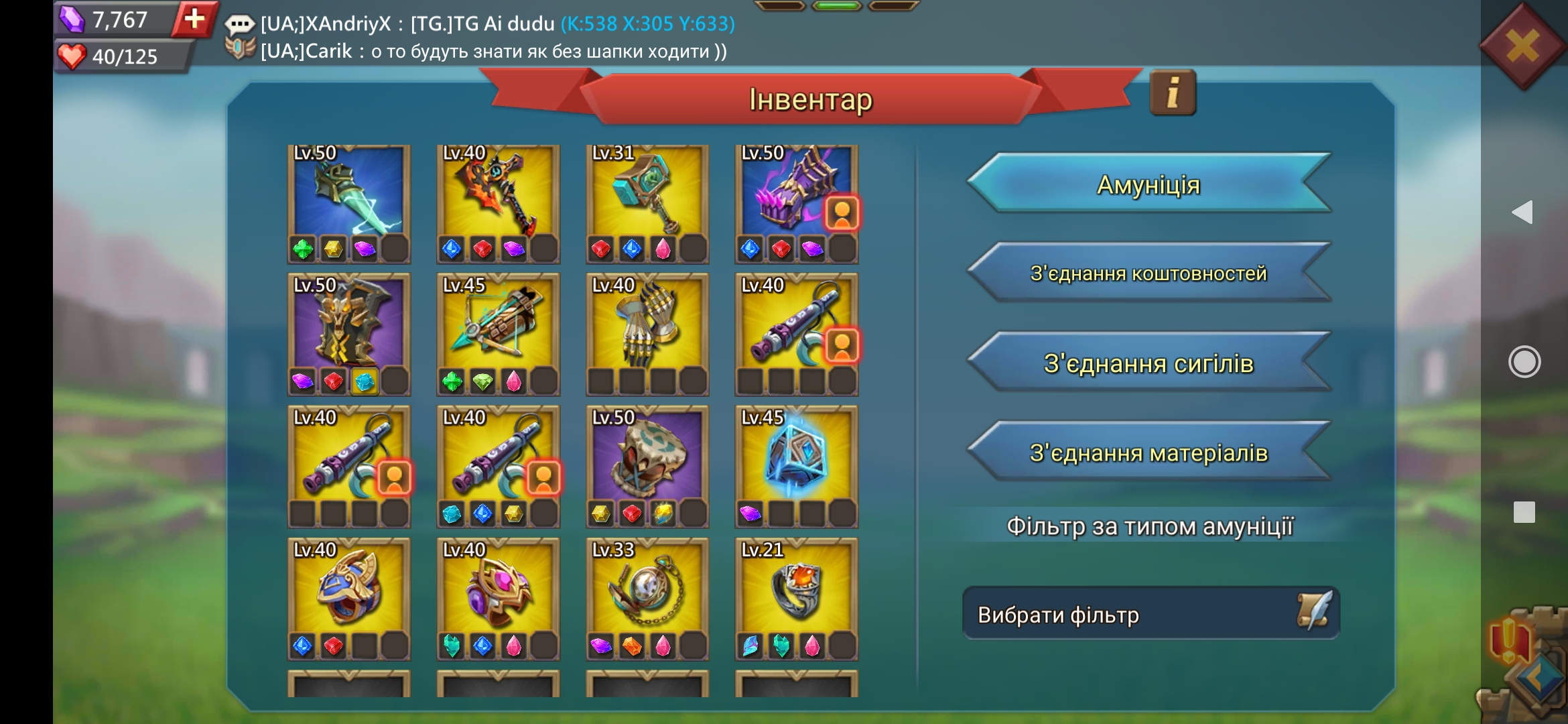Add gems with the red plus button
This screenshot has width=1568, height=724.
[194, 19]
